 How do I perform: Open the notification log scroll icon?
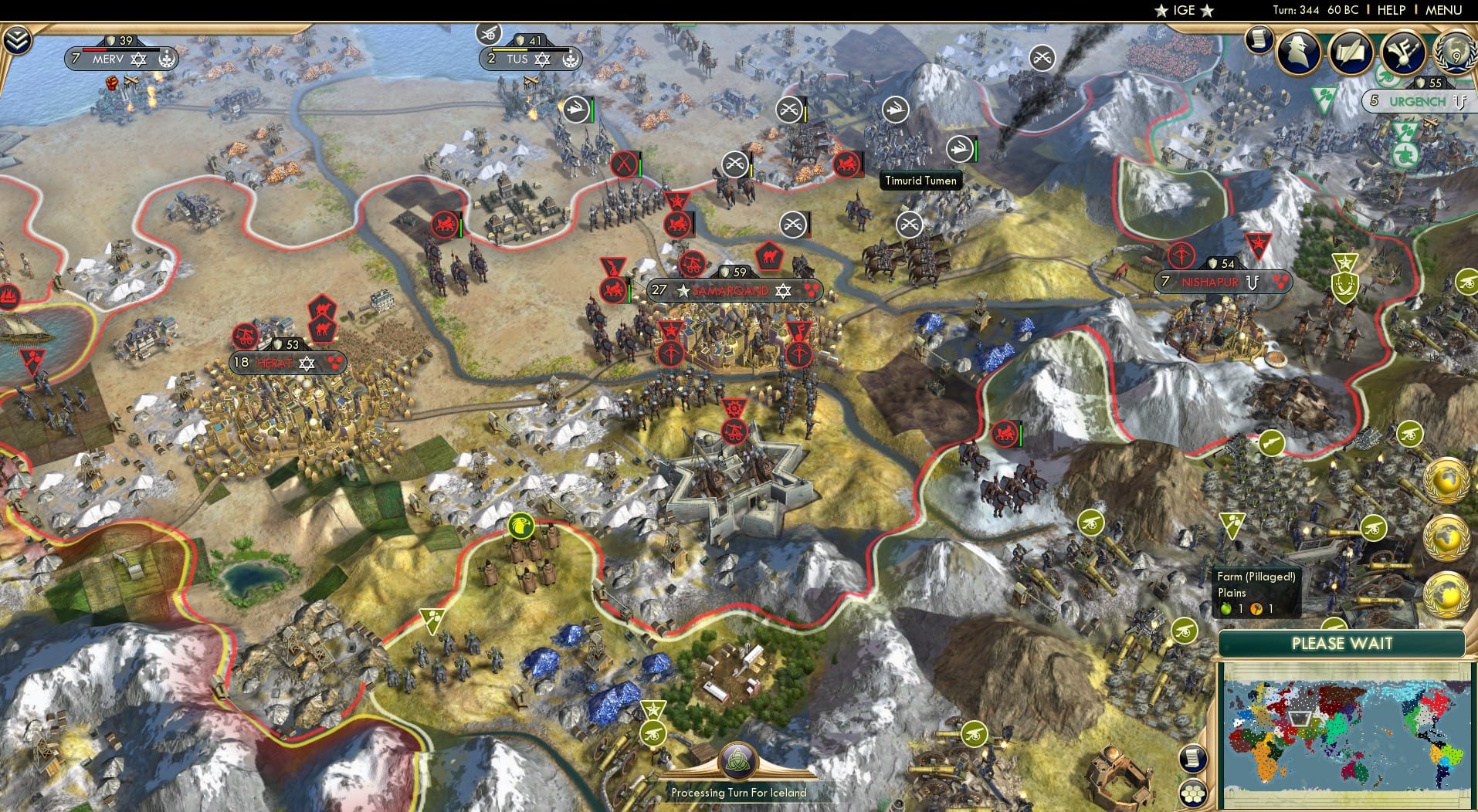(x=1260, y=39)
